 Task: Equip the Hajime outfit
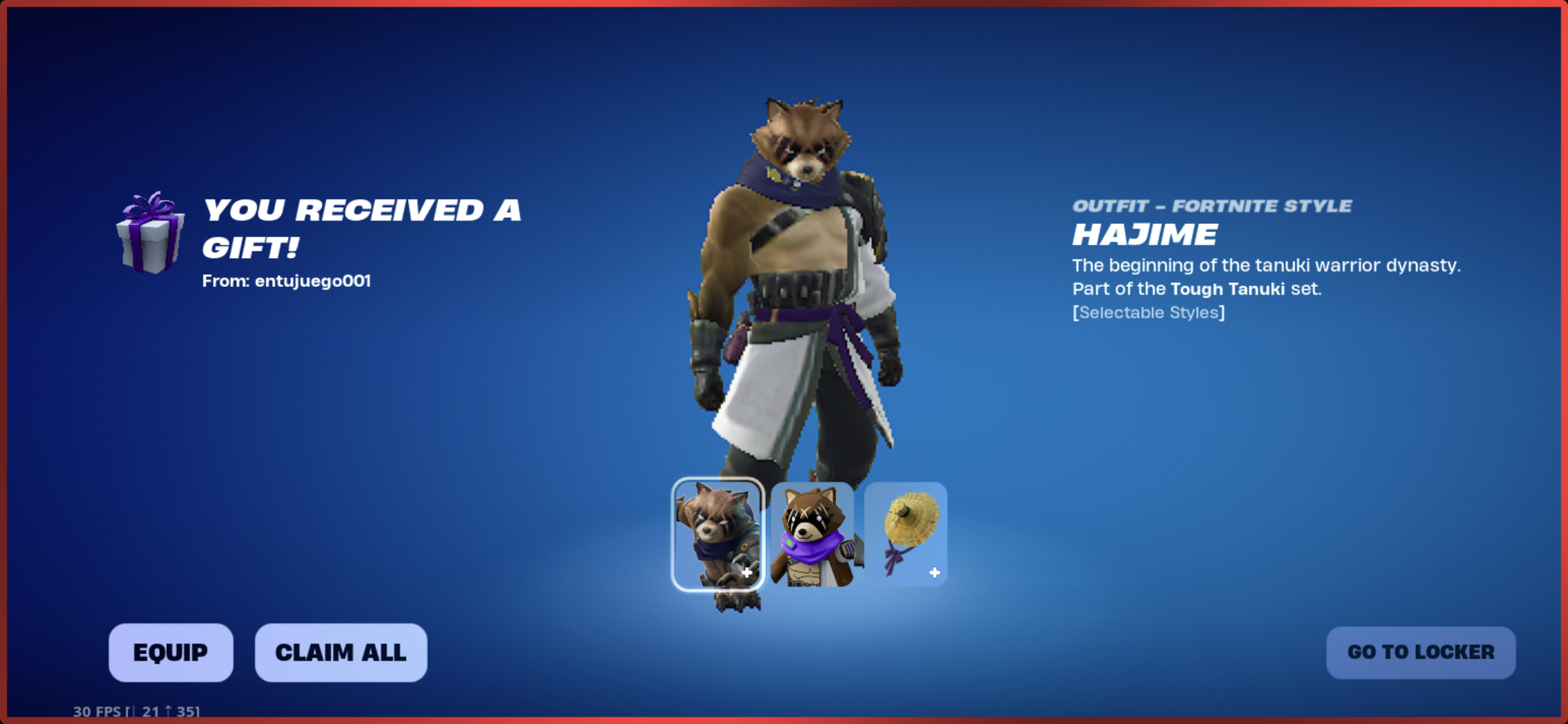coord(171,652)
